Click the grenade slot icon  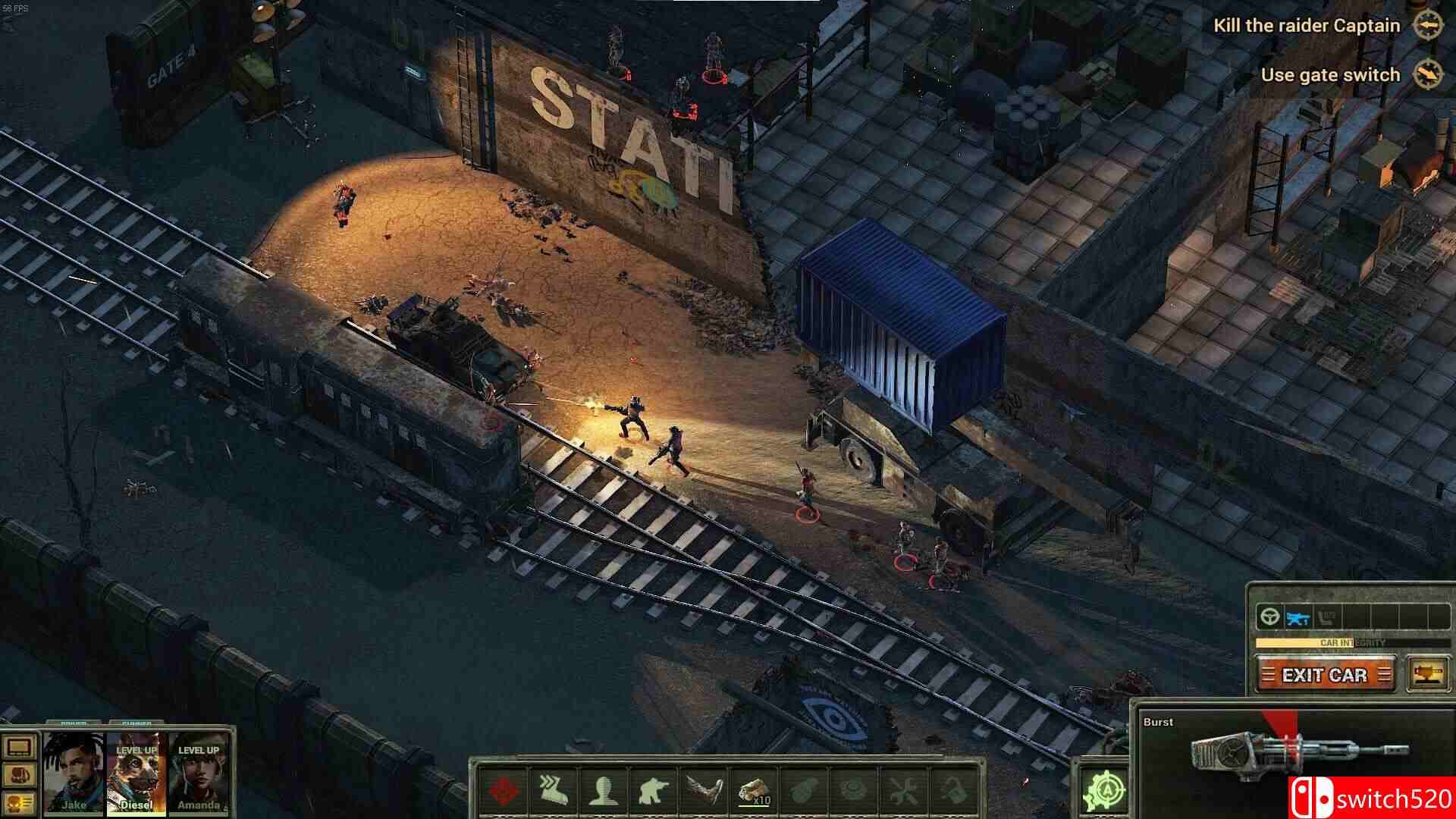(x=803, y=791)
